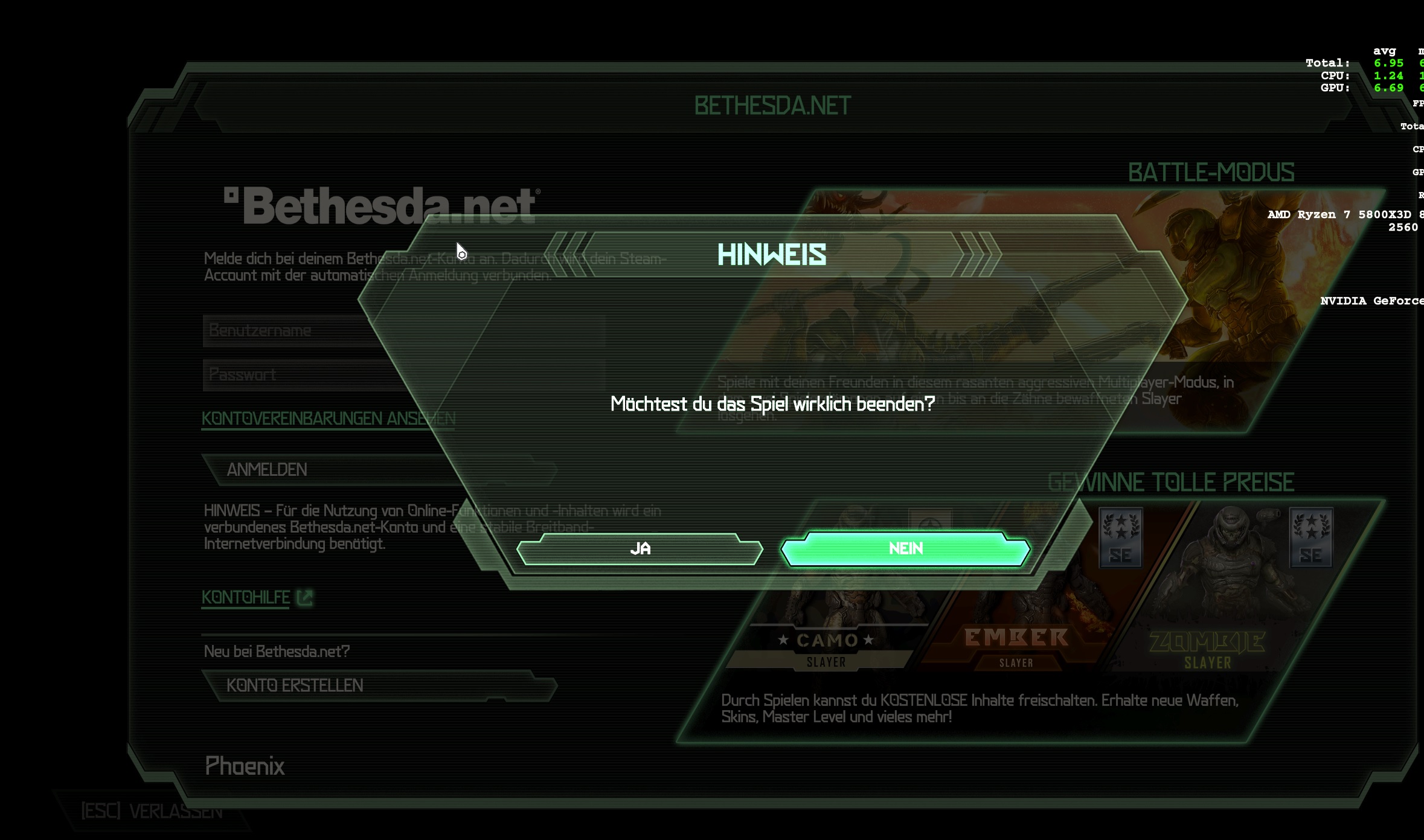Click the Benutzername input field
The width and height of the screenshot is (1424, 840).
click(302, 330)
